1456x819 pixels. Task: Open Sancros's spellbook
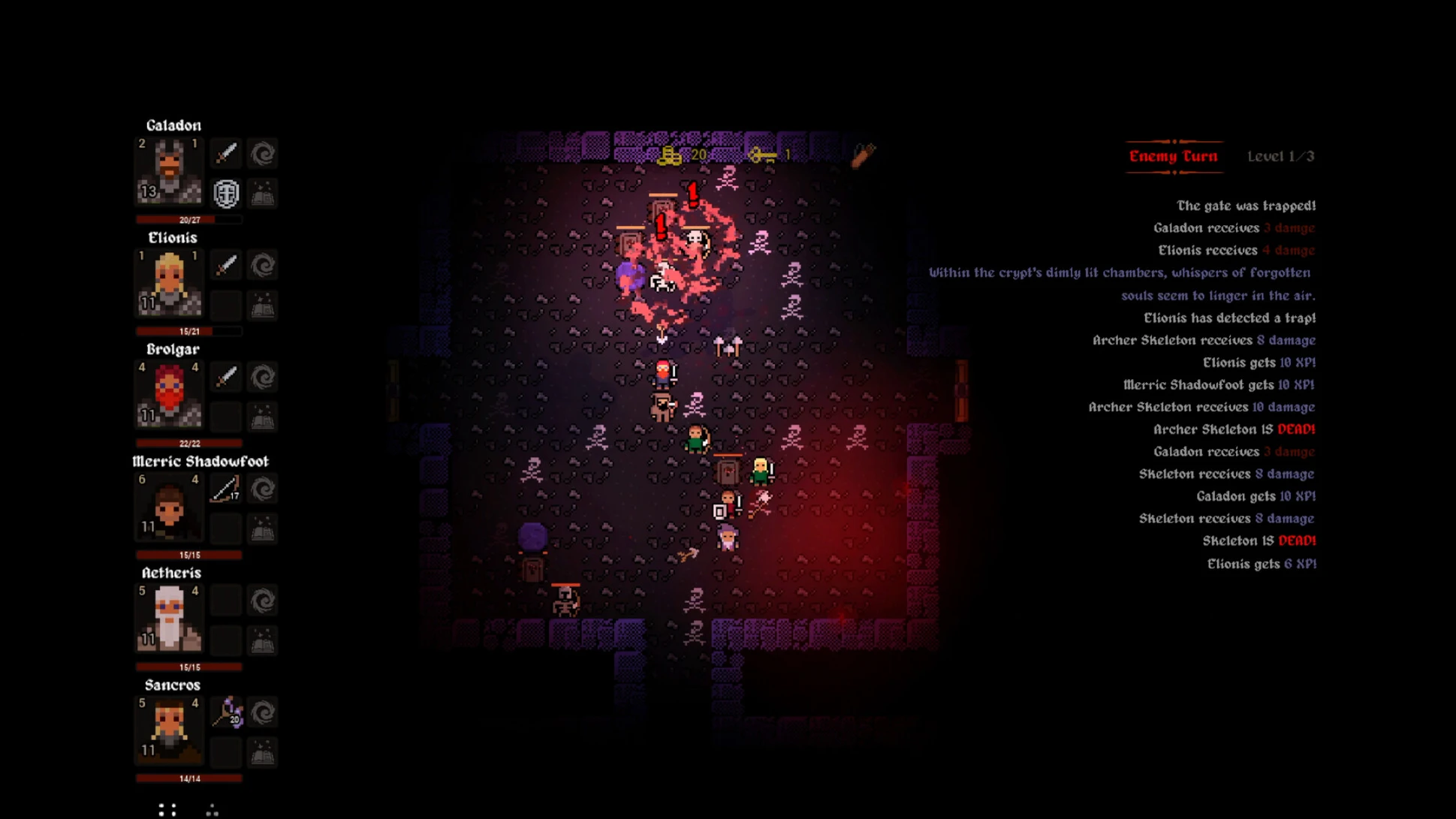263,752
